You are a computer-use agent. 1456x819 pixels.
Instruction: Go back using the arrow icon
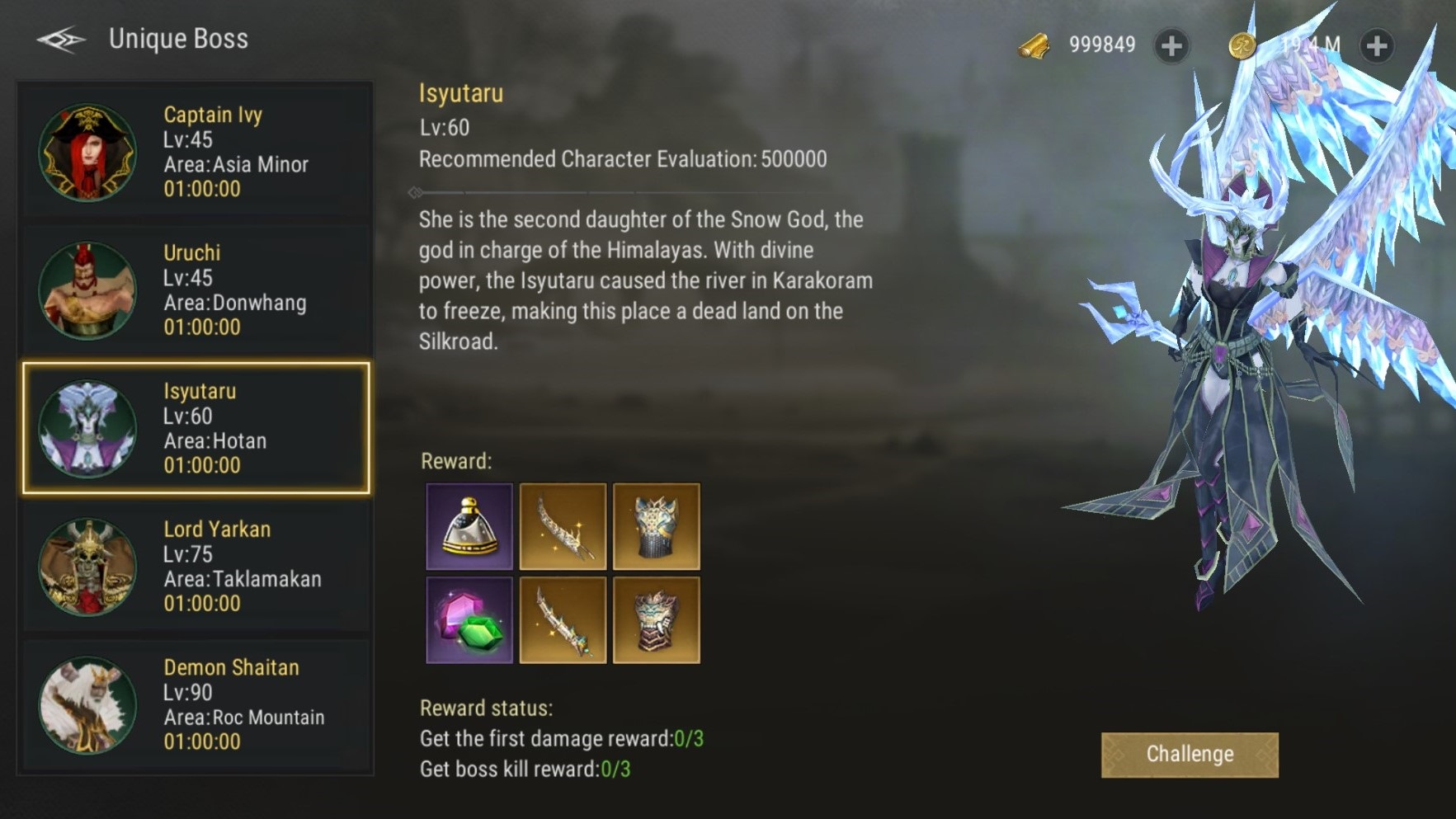61,39
